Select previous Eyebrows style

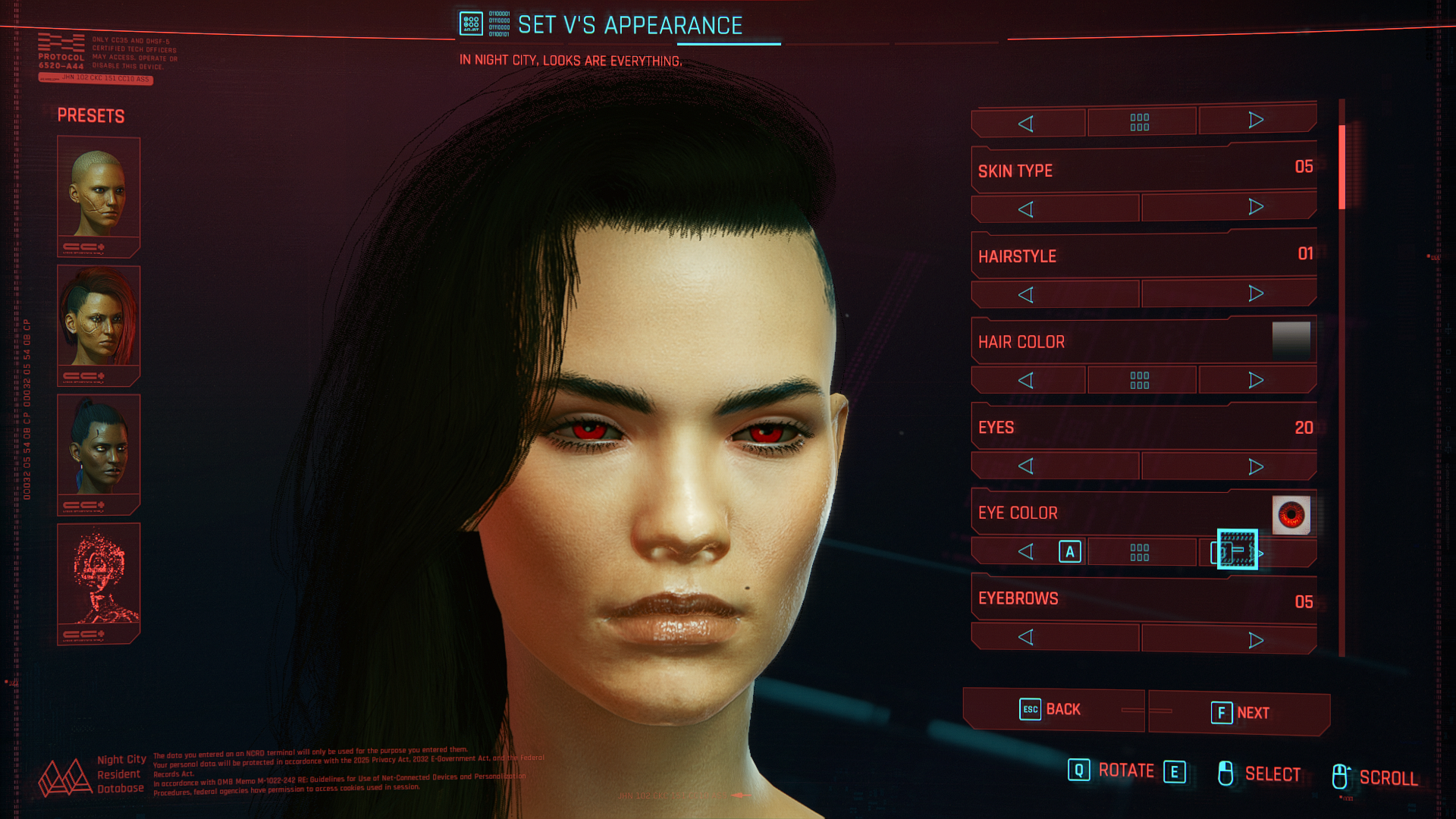pyautogui.click(x=1026, y=638)
